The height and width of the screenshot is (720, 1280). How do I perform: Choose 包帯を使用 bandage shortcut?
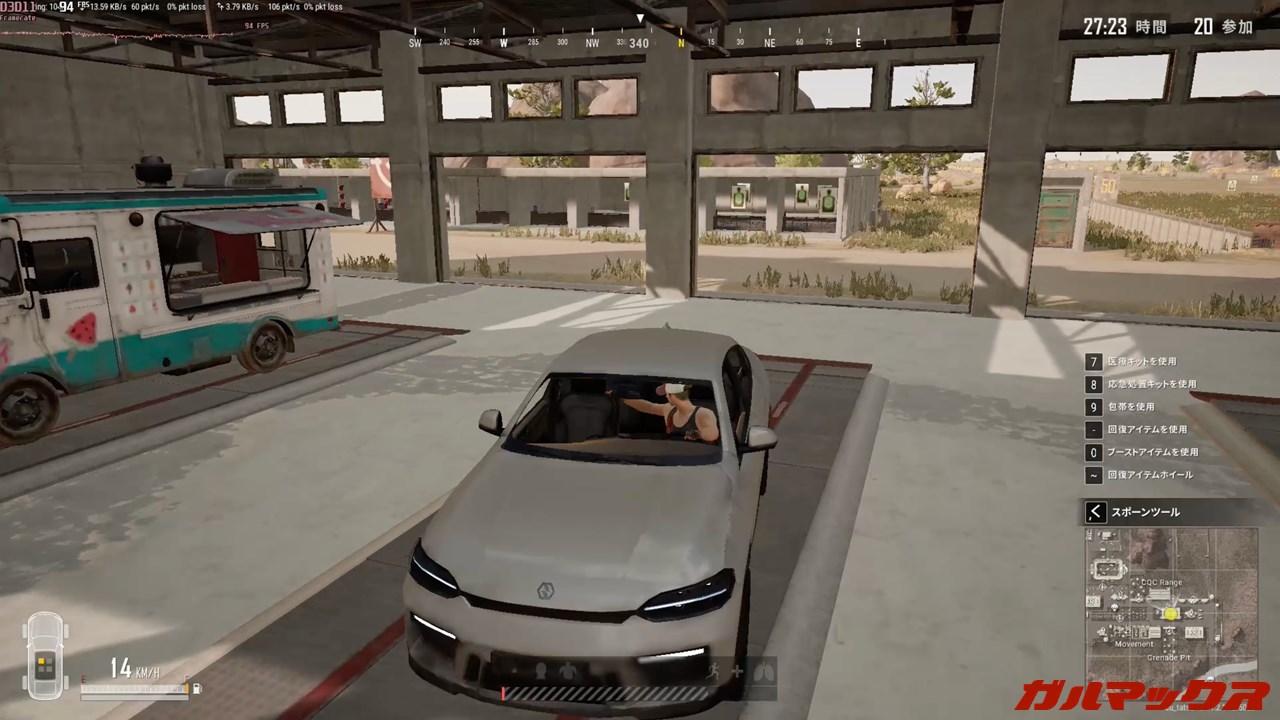[1130, 407]
